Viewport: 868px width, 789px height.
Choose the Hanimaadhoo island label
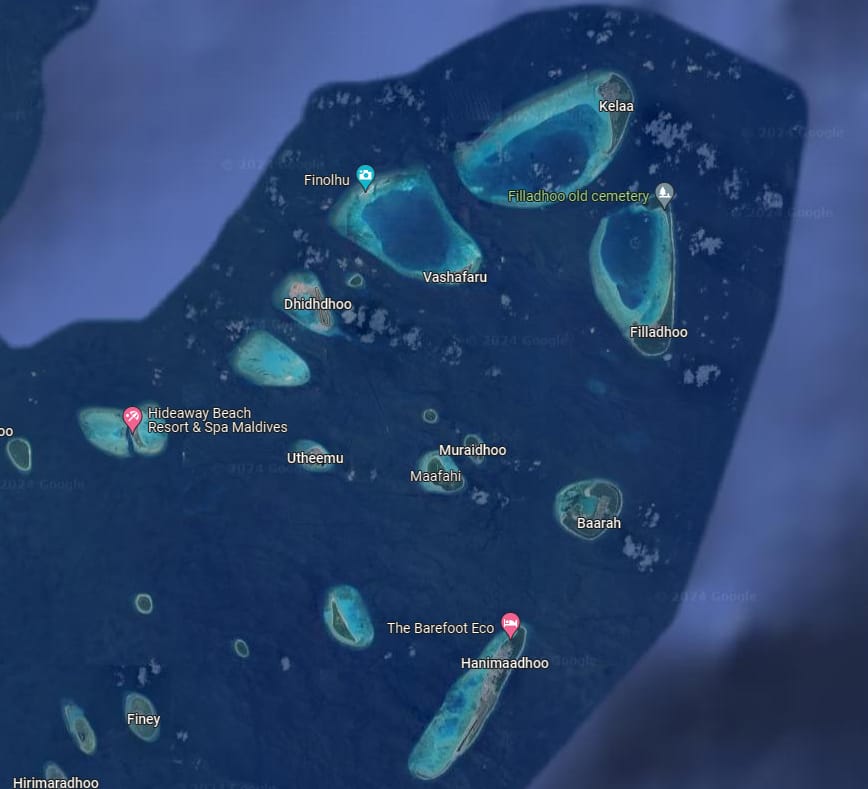pos(504,663)
